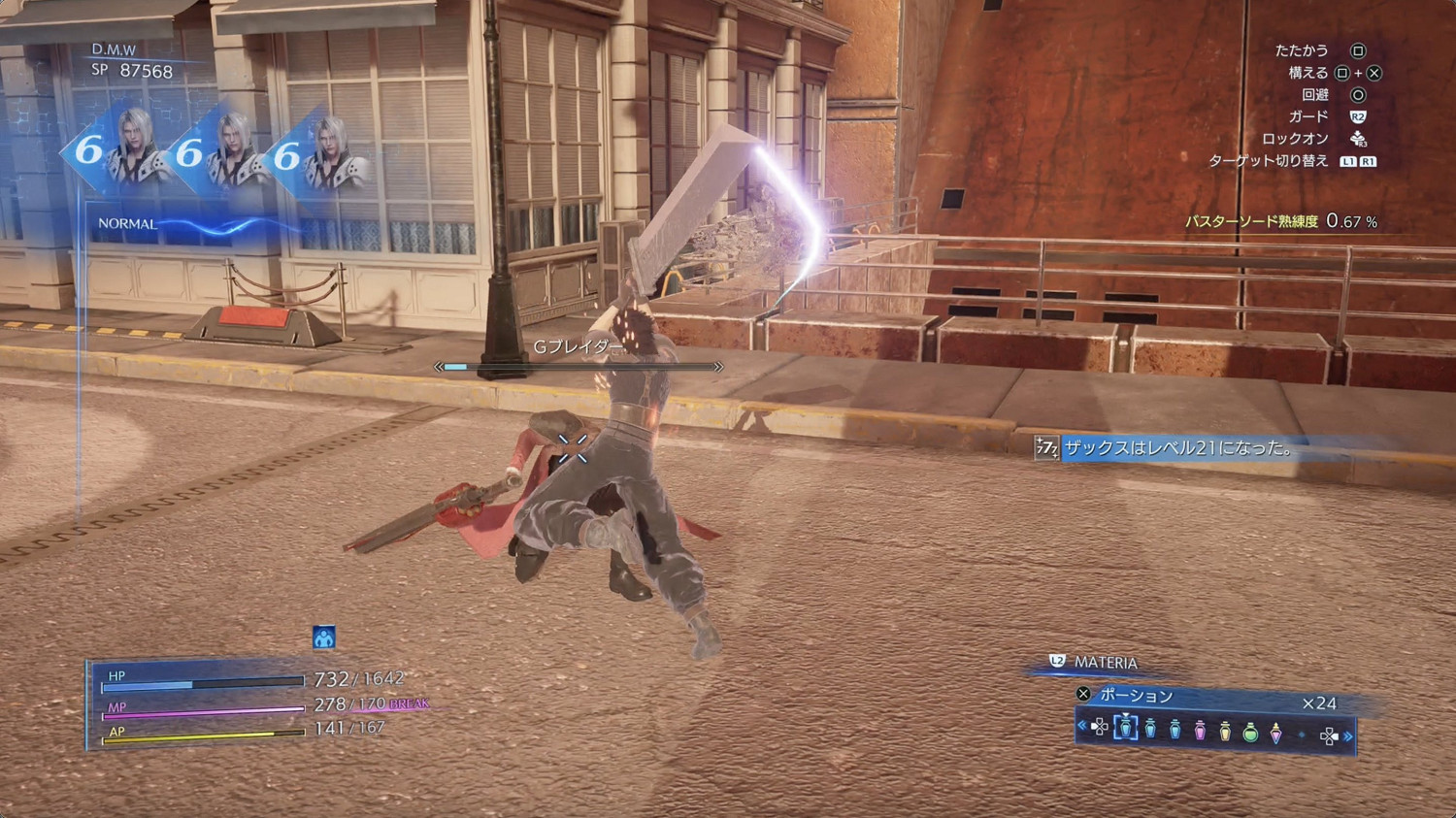Screen dimensions: 1456x818
Task: Cycle item bar left with the double arrow
Action: pyautogui.click(x=1082, y=726)
